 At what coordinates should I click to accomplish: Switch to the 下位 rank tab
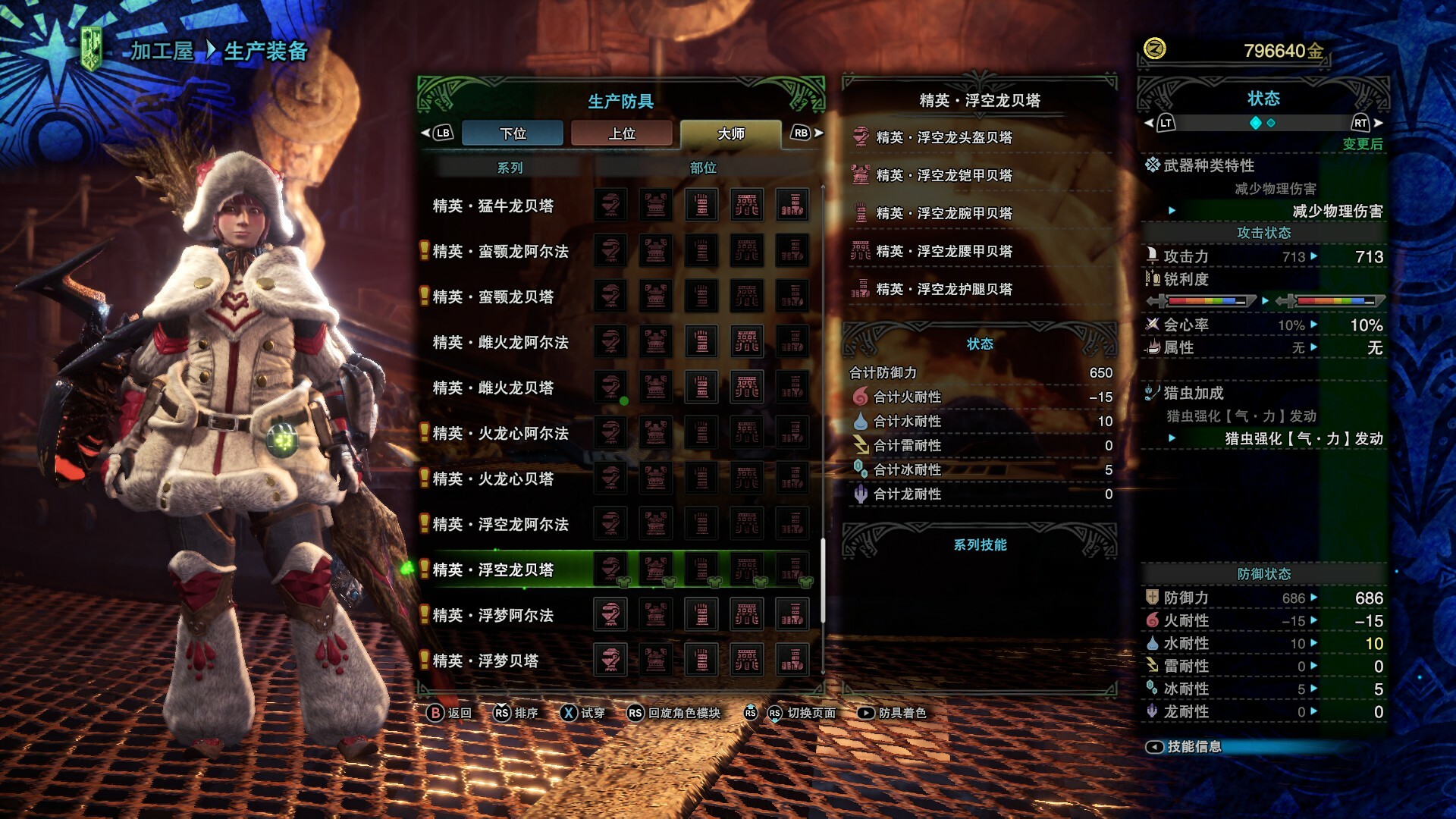click(513, 133)
